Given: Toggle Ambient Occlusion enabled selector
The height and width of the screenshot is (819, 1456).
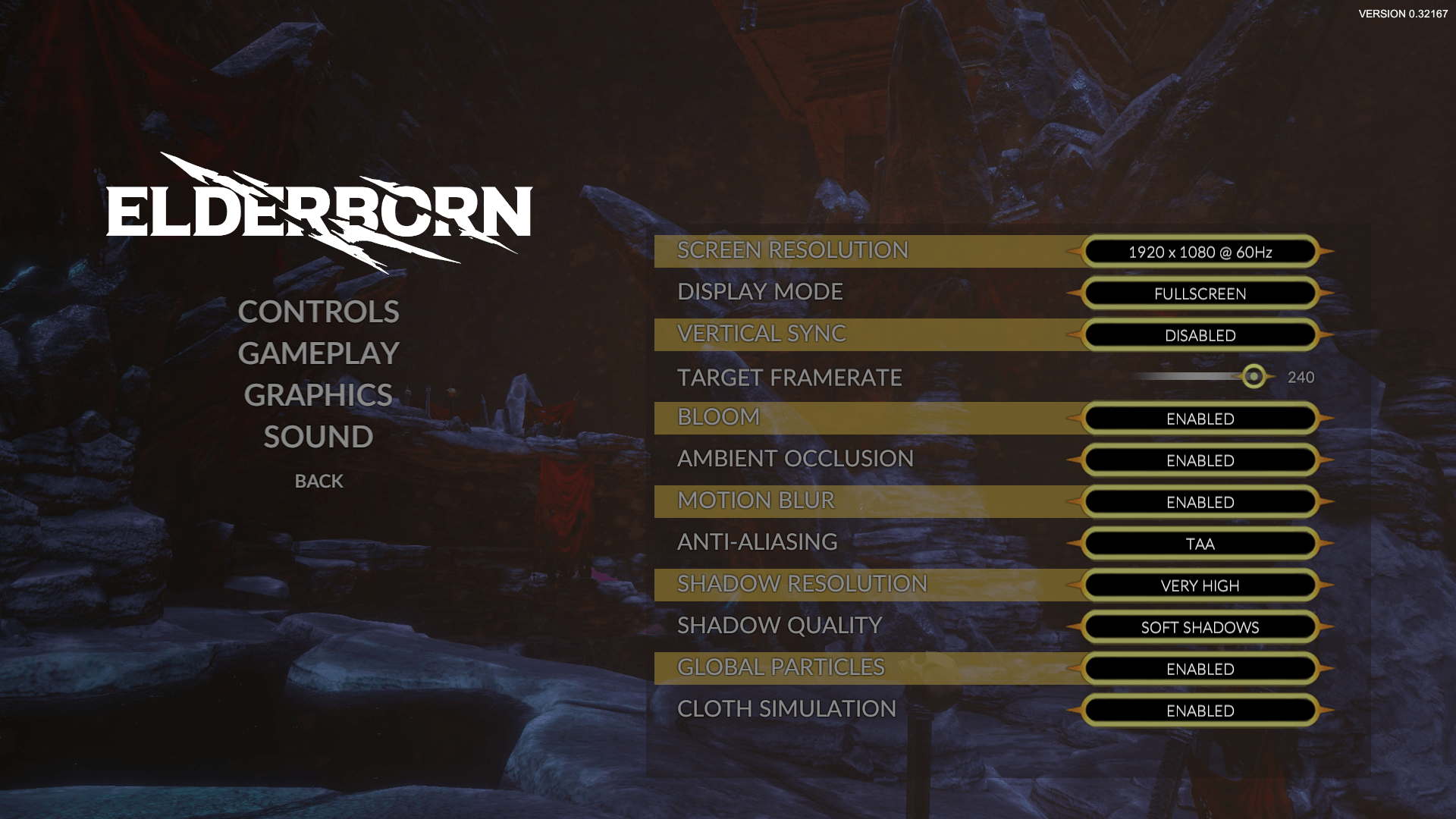Looking at the screenshot, I should (1200, 460).
